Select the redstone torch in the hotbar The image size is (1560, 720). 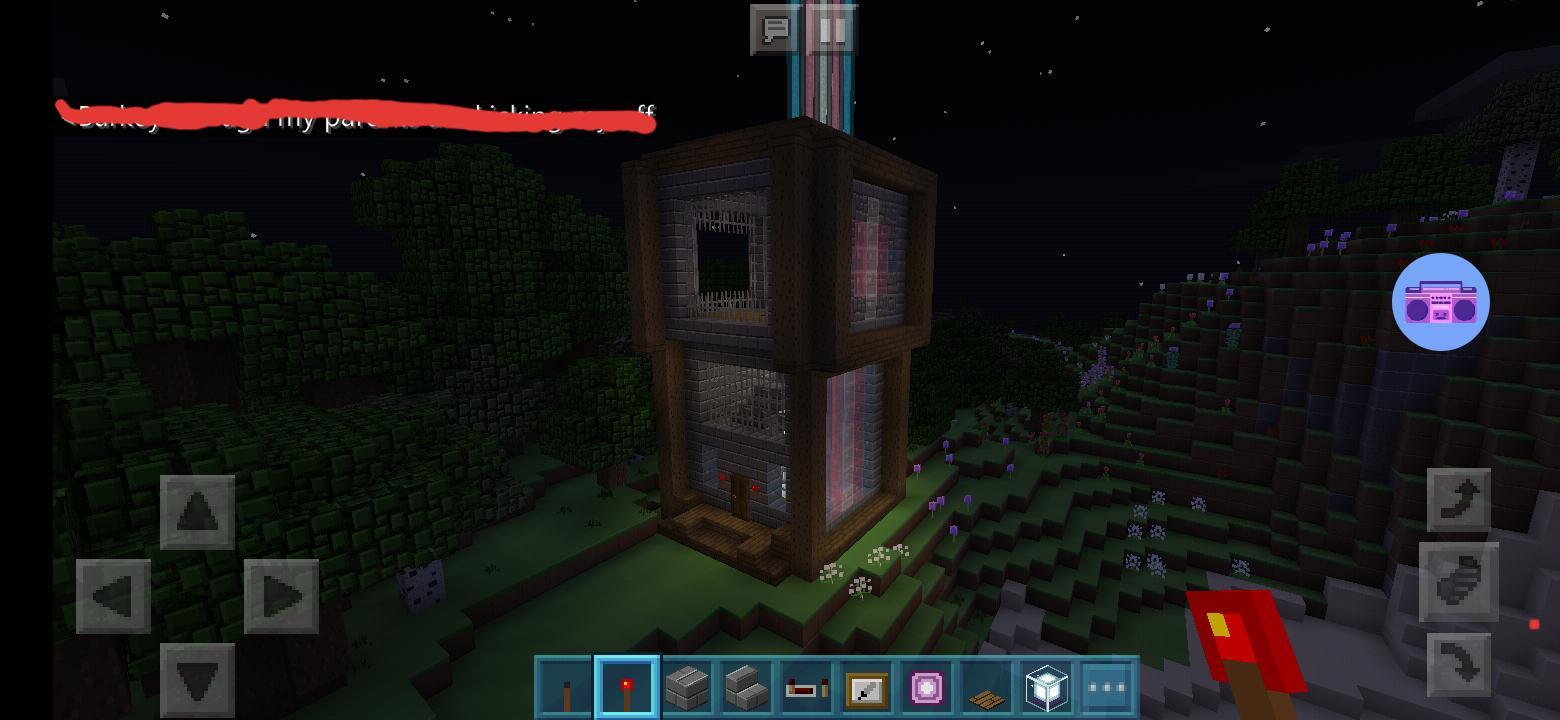pos(625,687)
